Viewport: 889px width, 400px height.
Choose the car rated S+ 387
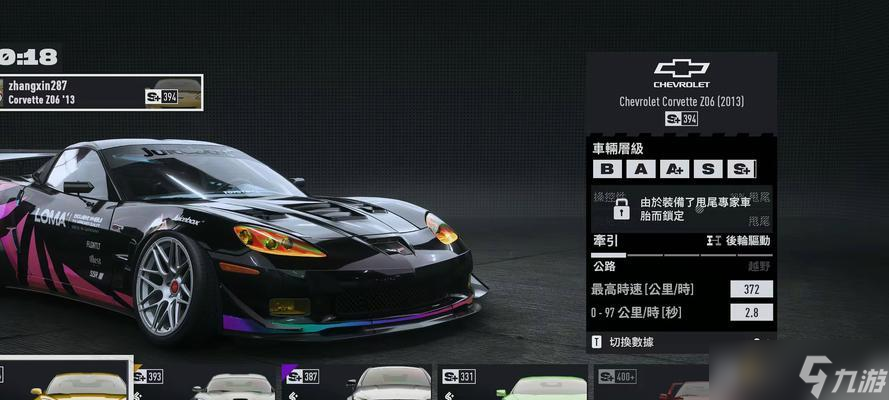pos(355,382)
